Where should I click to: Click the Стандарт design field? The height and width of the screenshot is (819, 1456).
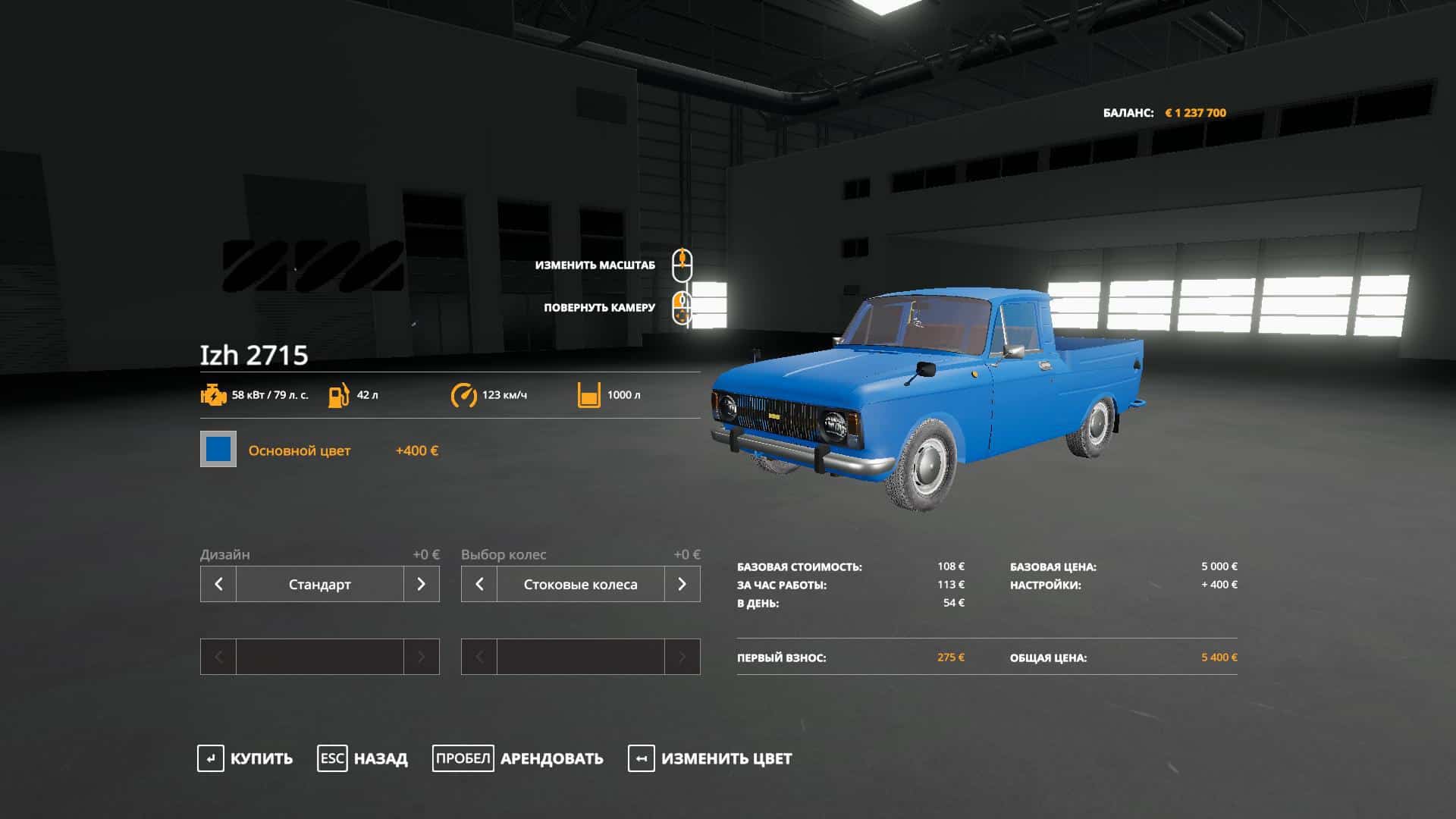point(319,584)
